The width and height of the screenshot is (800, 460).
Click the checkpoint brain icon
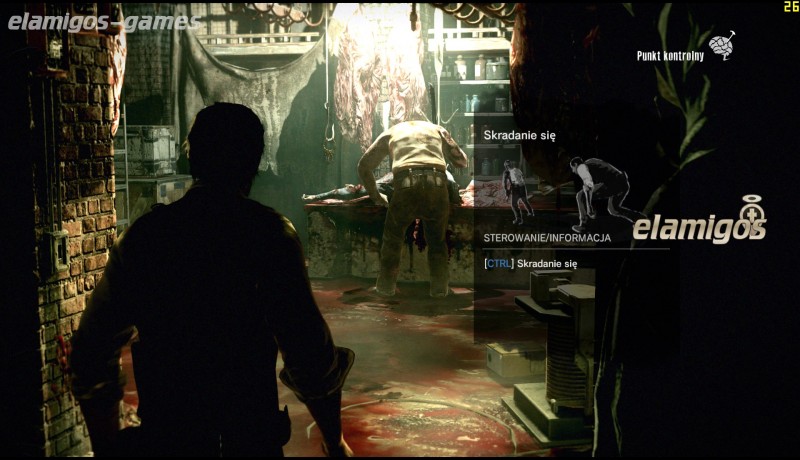(721, 46)
